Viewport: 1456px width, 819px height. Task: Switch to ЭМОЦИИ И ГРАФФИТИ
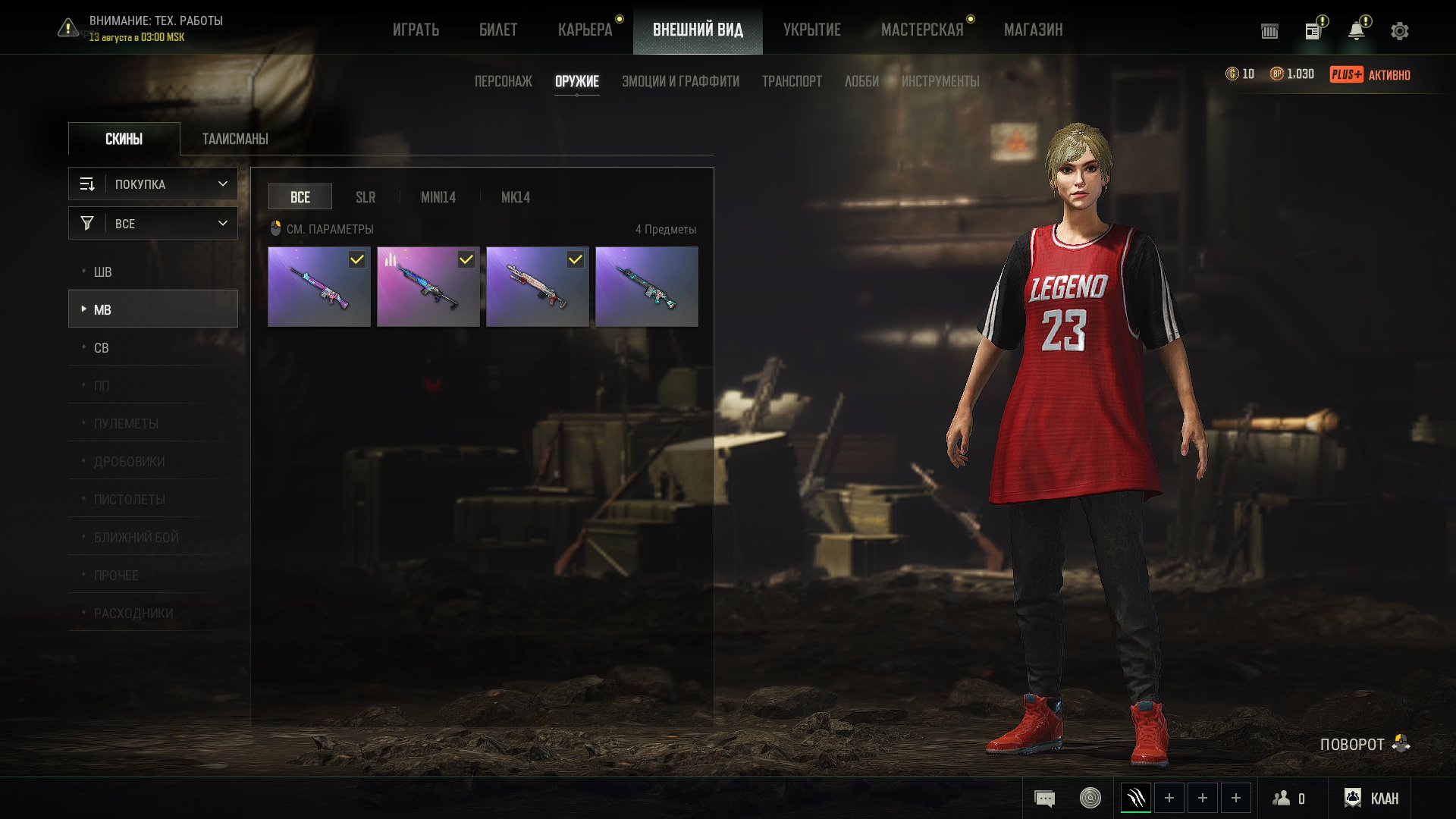680,81
